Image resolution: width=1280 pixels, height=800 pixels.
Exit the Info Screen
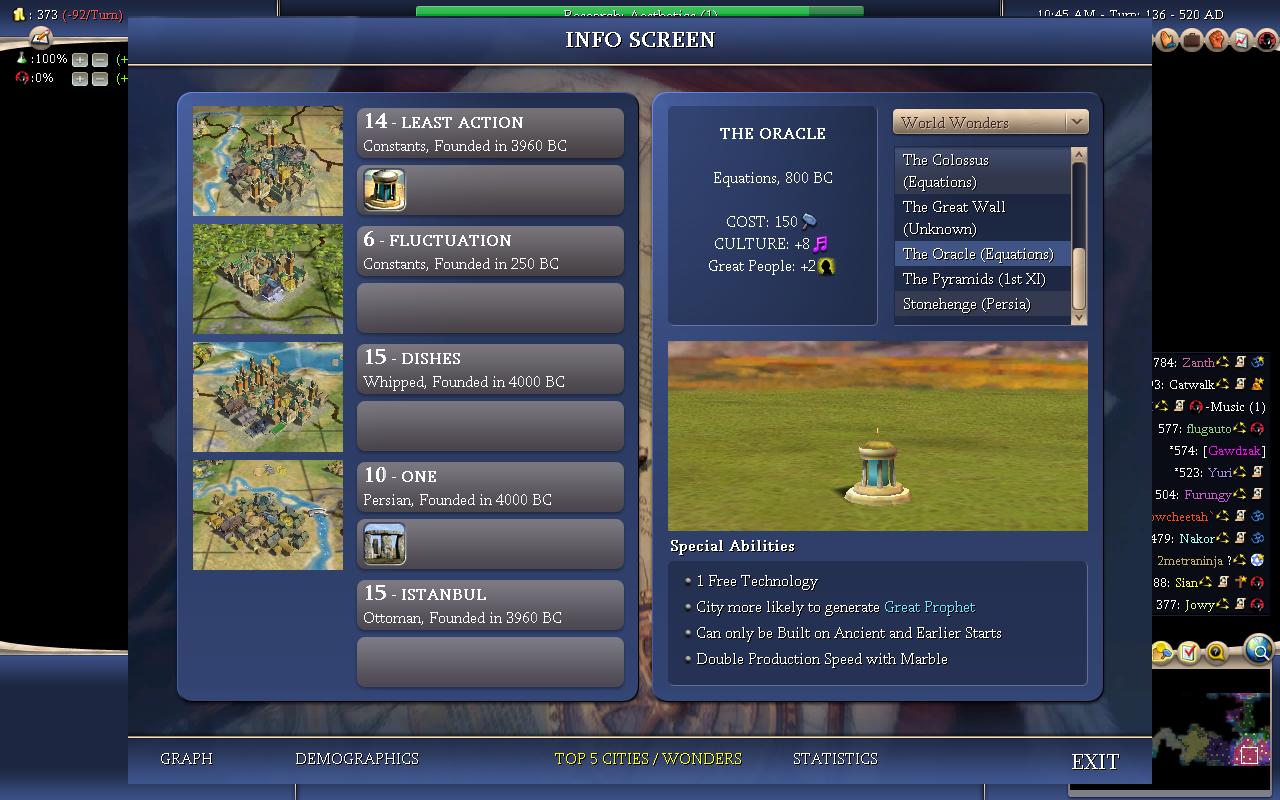tap(1095, 761)
